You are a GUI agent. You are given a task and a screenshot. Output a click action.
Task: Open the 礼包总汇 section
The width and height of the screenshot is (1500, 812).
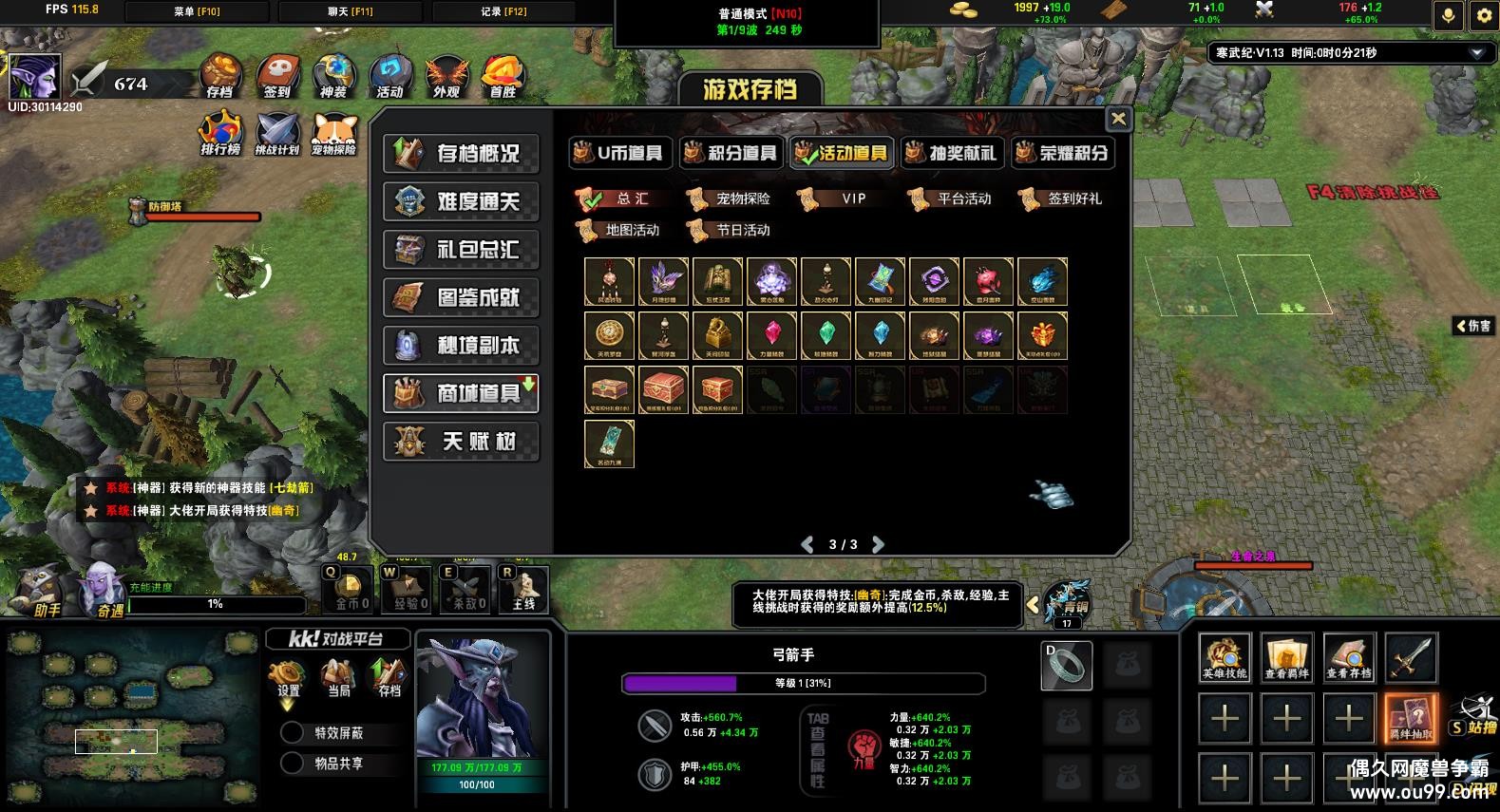point(461,250)
